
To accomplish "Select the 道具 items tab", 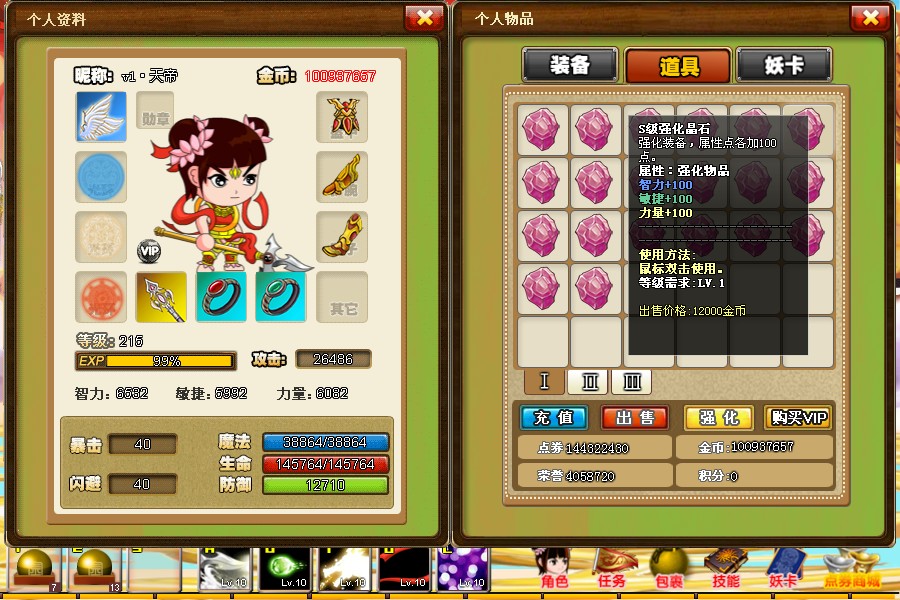I will tap(678, 66).
